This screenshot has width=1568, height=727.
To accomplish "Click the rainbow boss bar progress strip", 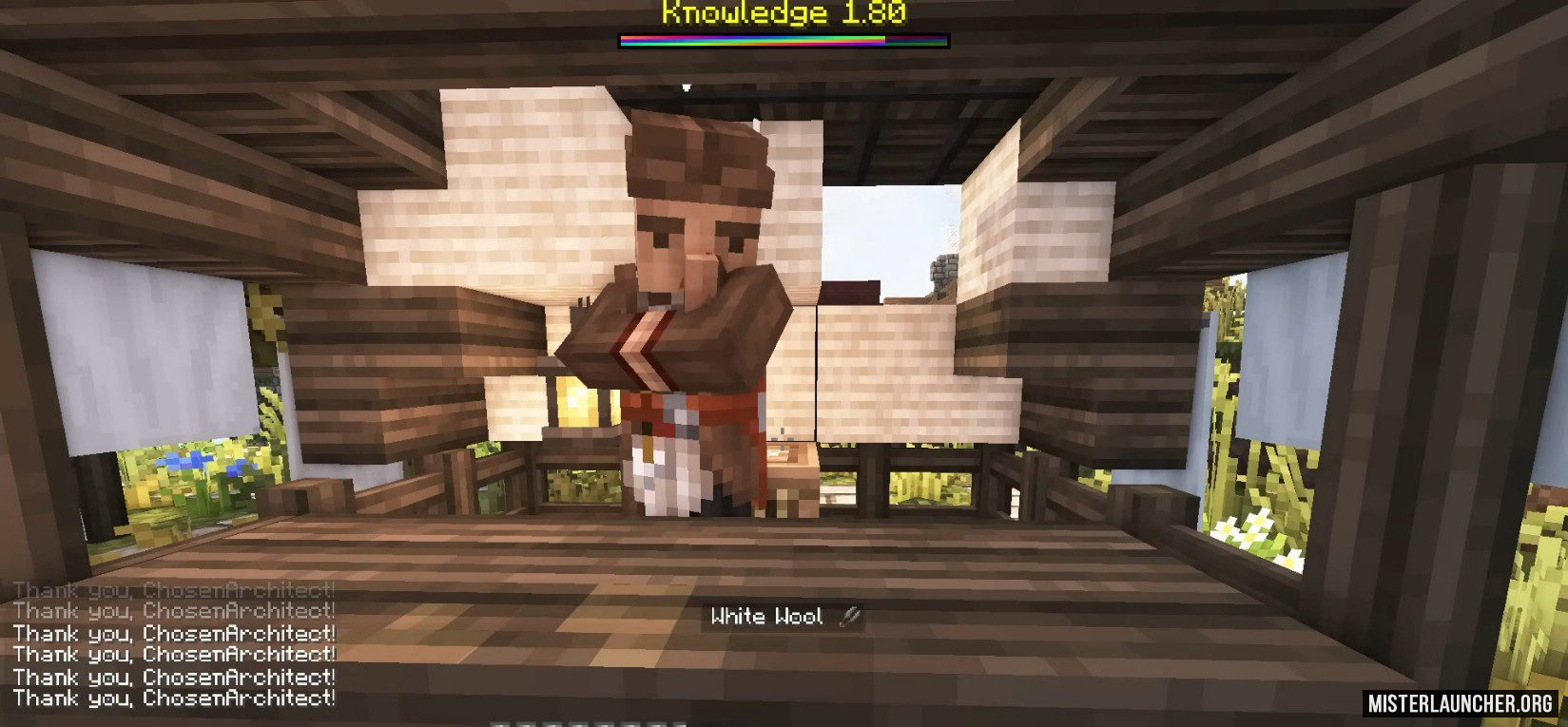I will (783, 40).
